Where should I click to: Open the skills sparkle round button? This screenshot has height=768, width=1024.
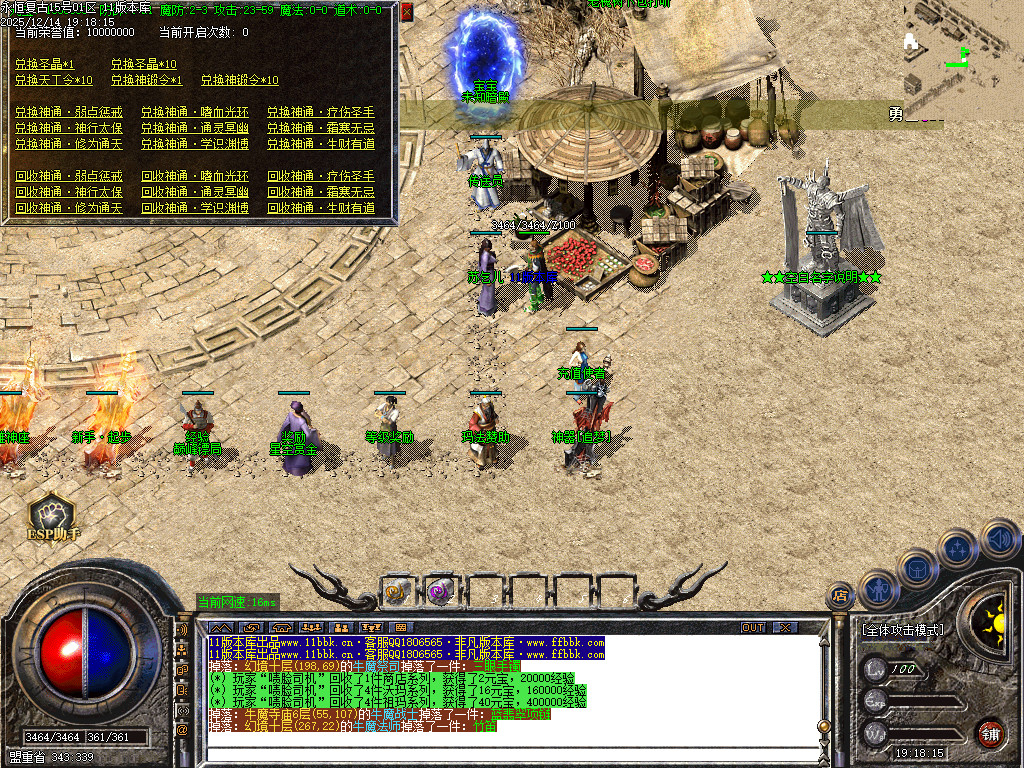pos(958,548)
